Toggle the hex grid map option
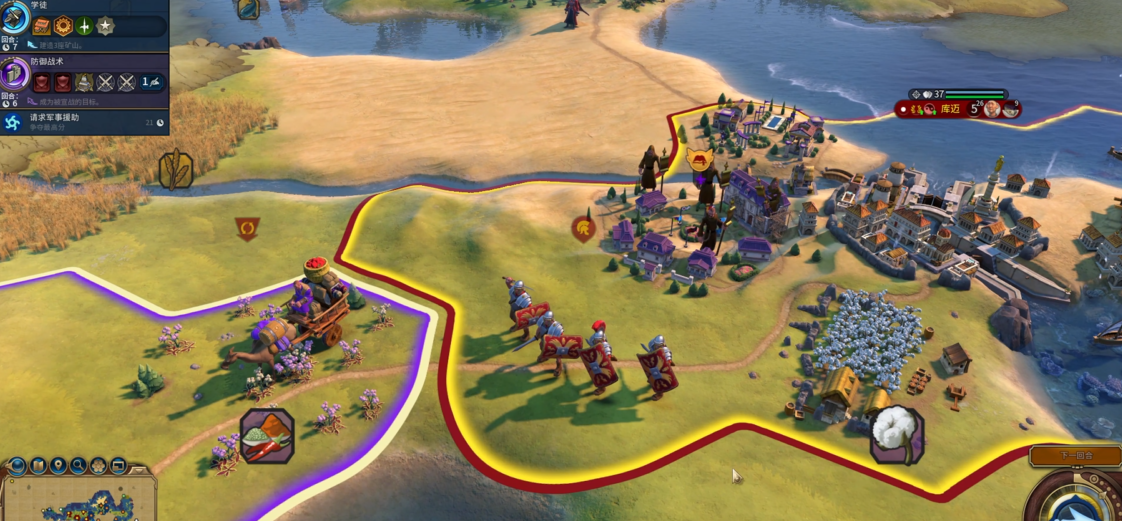1122x521 pixels. pyautogui.click(x=98, y=466)
